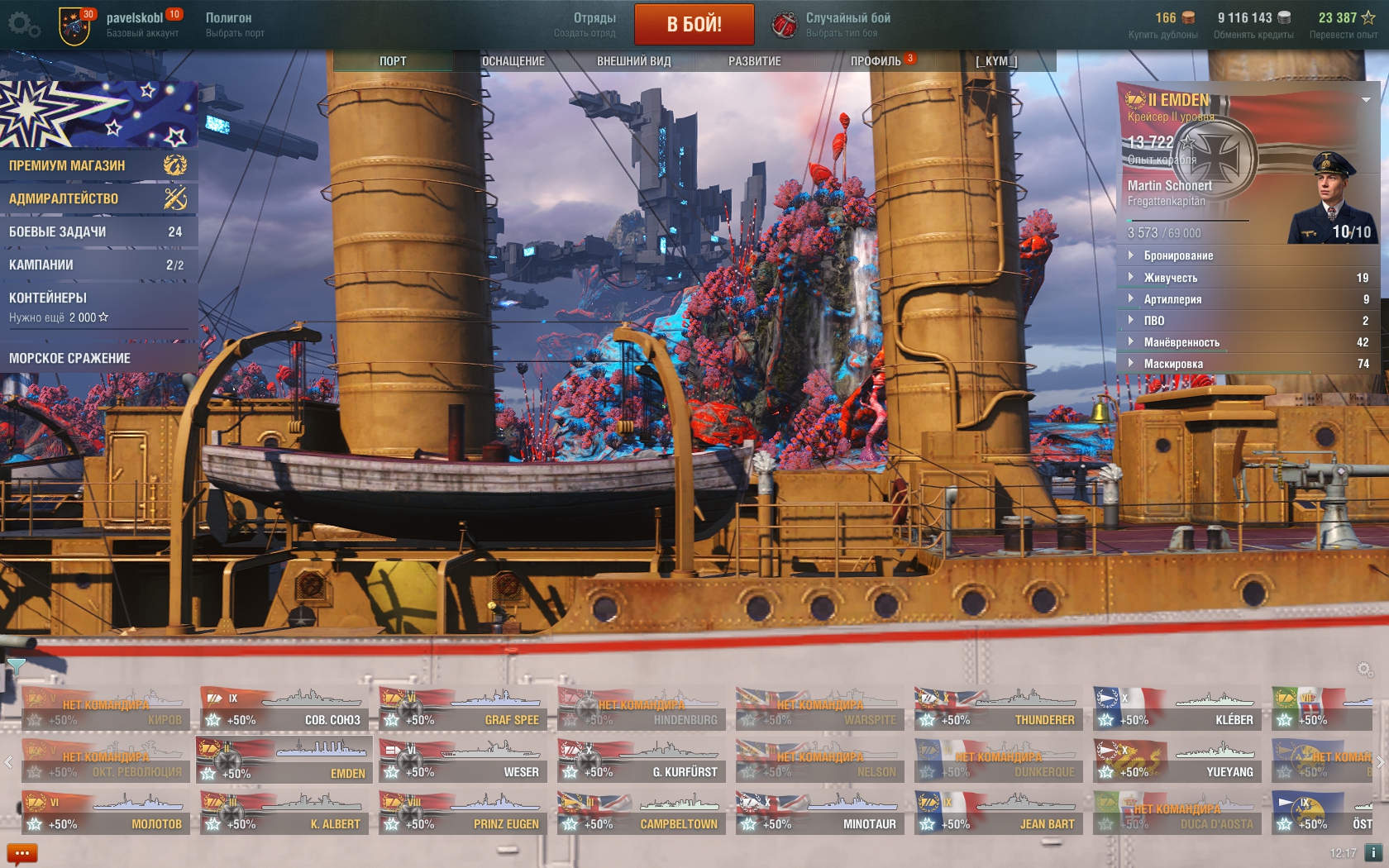Switch to the ОСНАЩЕНИЕ tab

click(513, 61)
